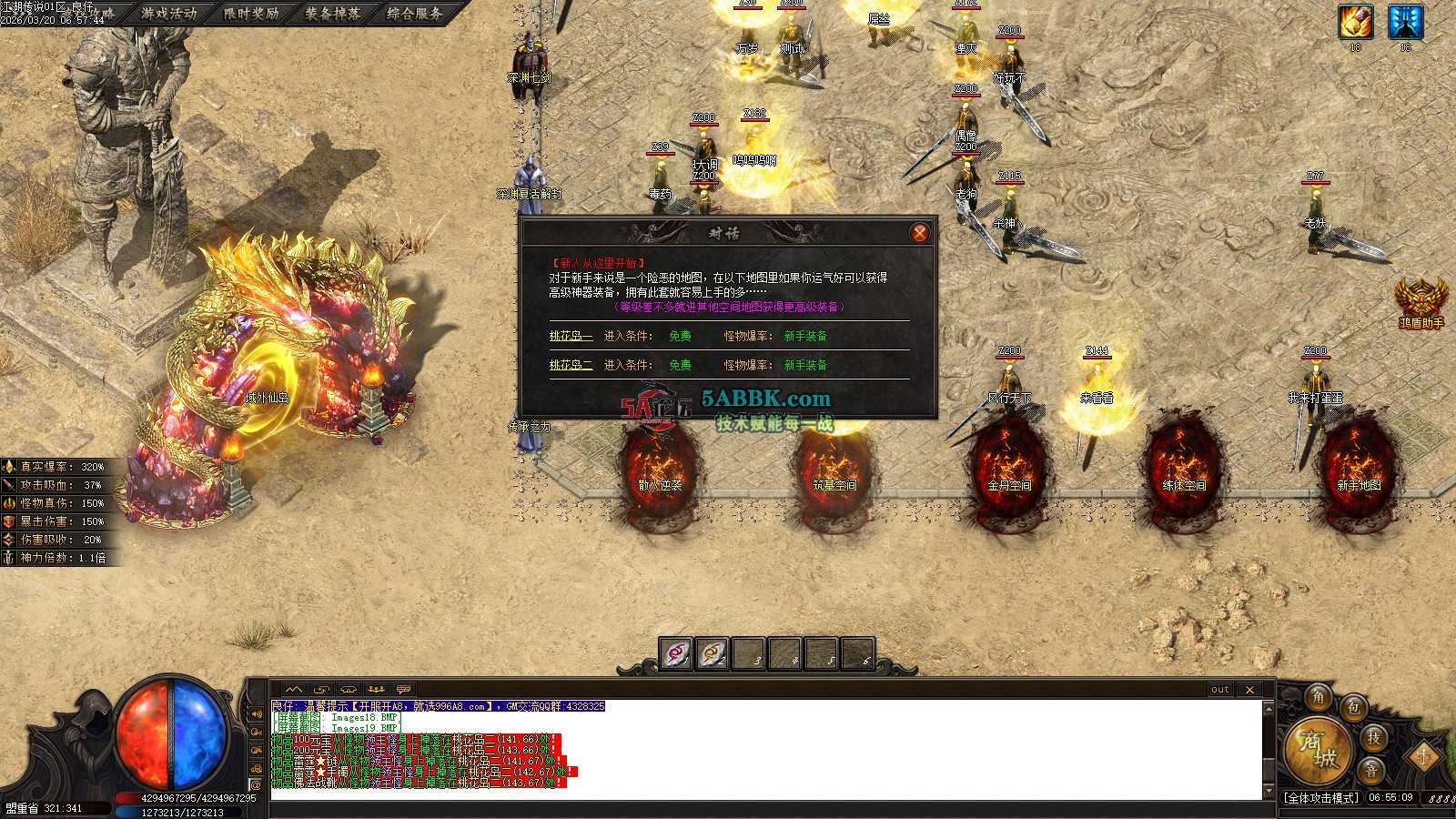The image size is (1456, 819).
Task: Choose the 桃花岛二 map link
Action: click(571, 365)
